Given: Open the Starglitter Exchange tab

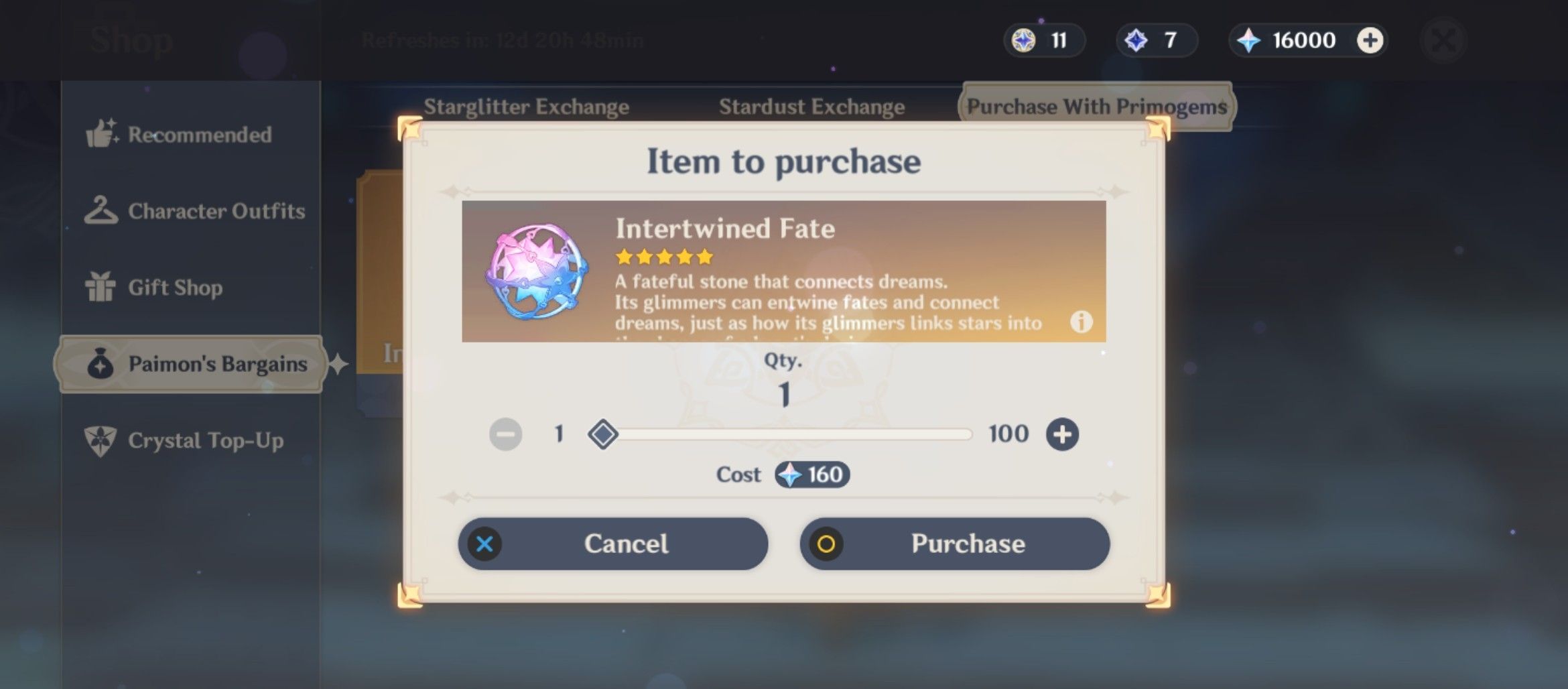Looking at the screenshot, I should [527, 106].
